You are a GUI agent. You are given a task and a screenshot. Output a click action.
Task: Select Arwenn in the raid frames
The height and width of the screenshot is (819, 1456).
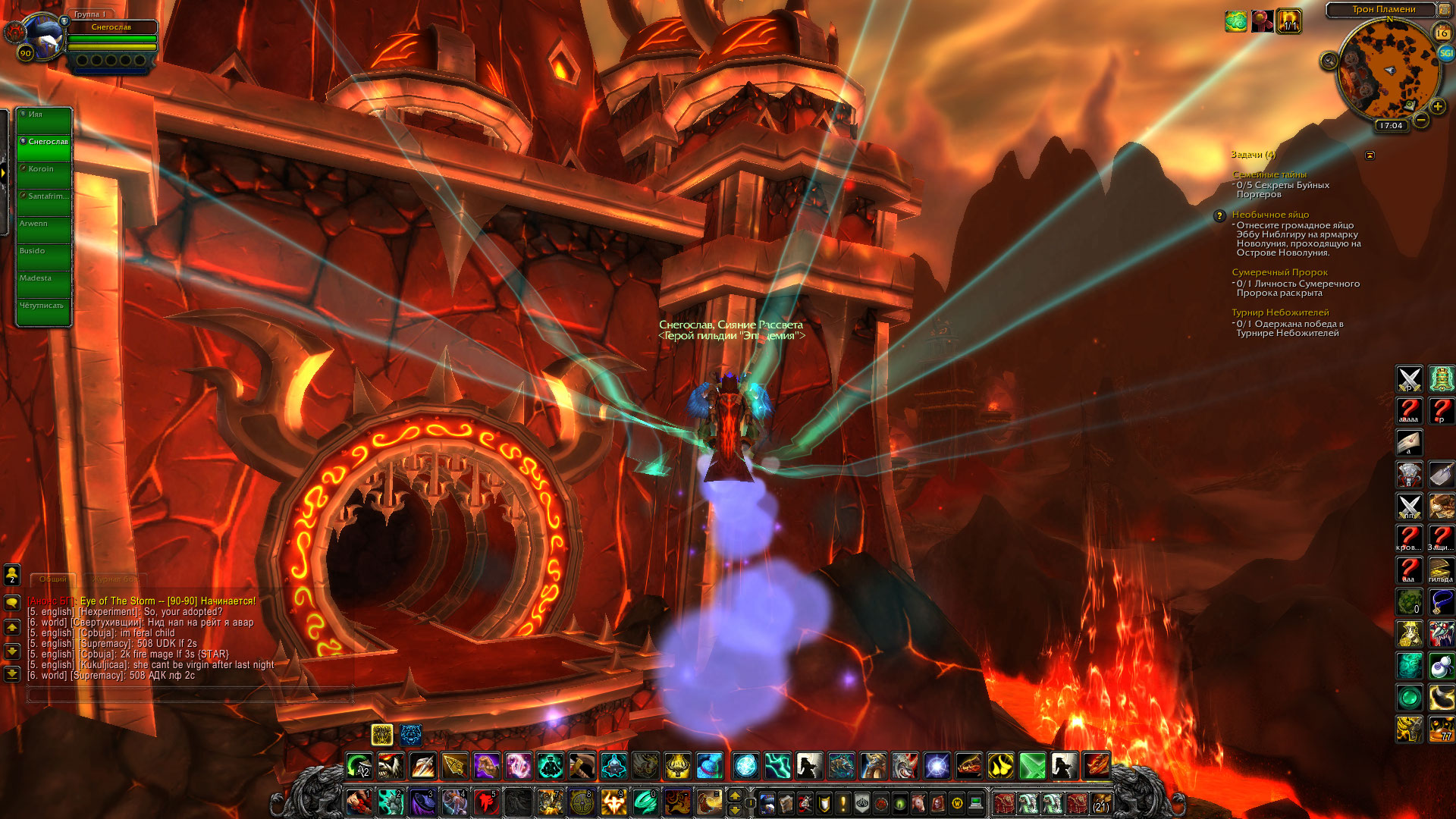(x=44, y=230)
